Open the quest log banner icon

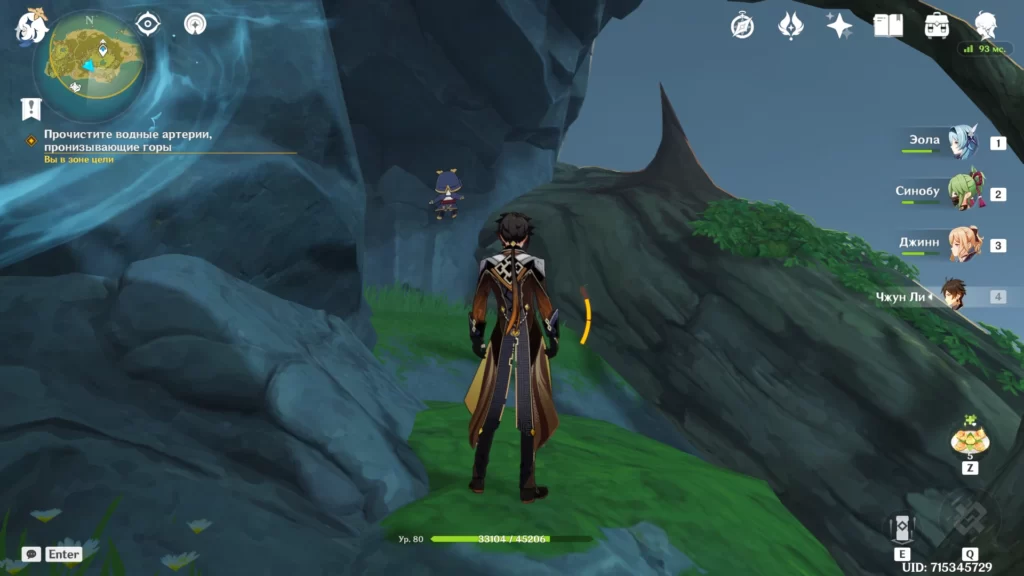[x=31, y=109]
